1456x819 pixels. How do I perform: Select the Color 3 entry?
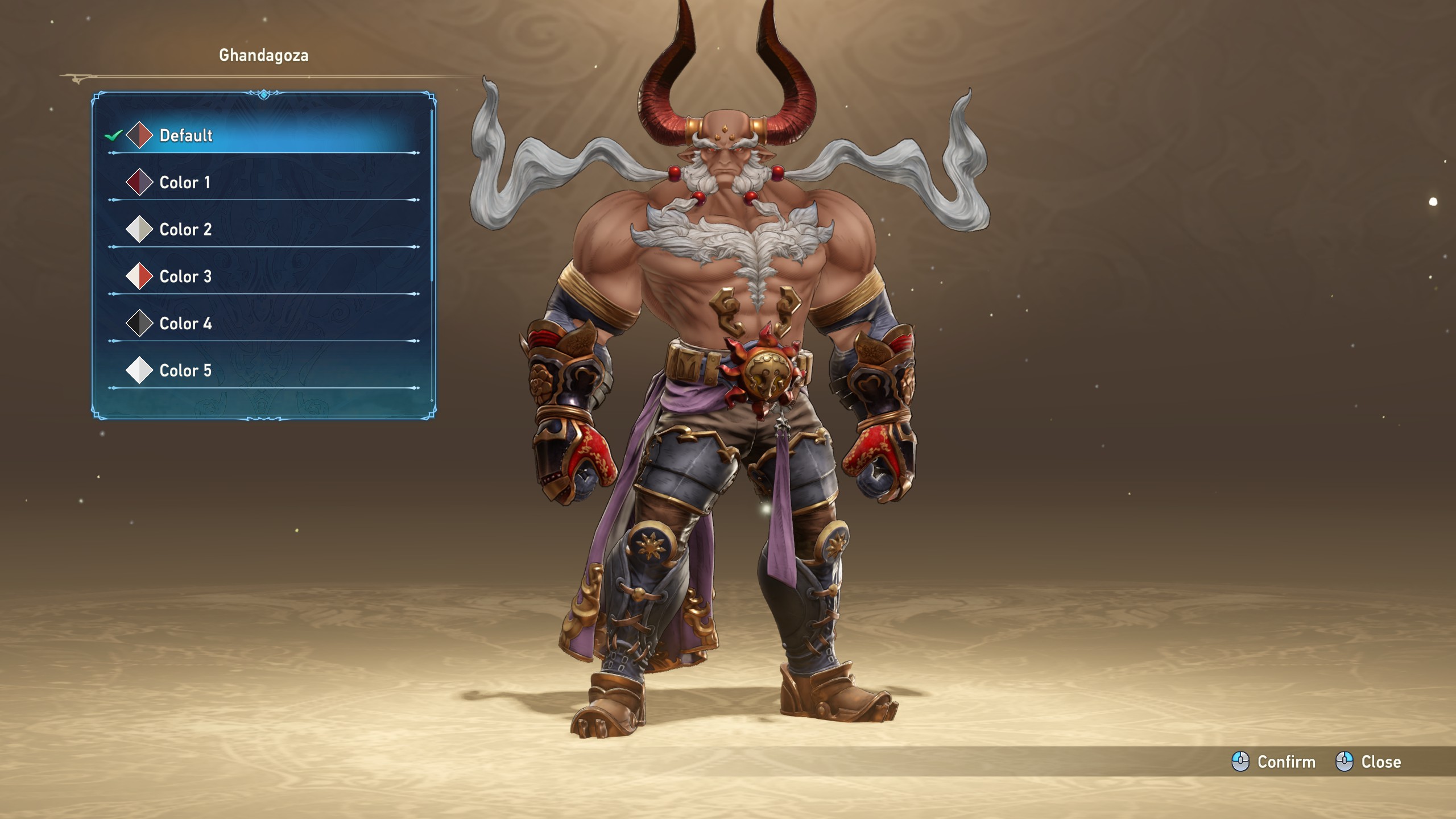tap(185, 277)
